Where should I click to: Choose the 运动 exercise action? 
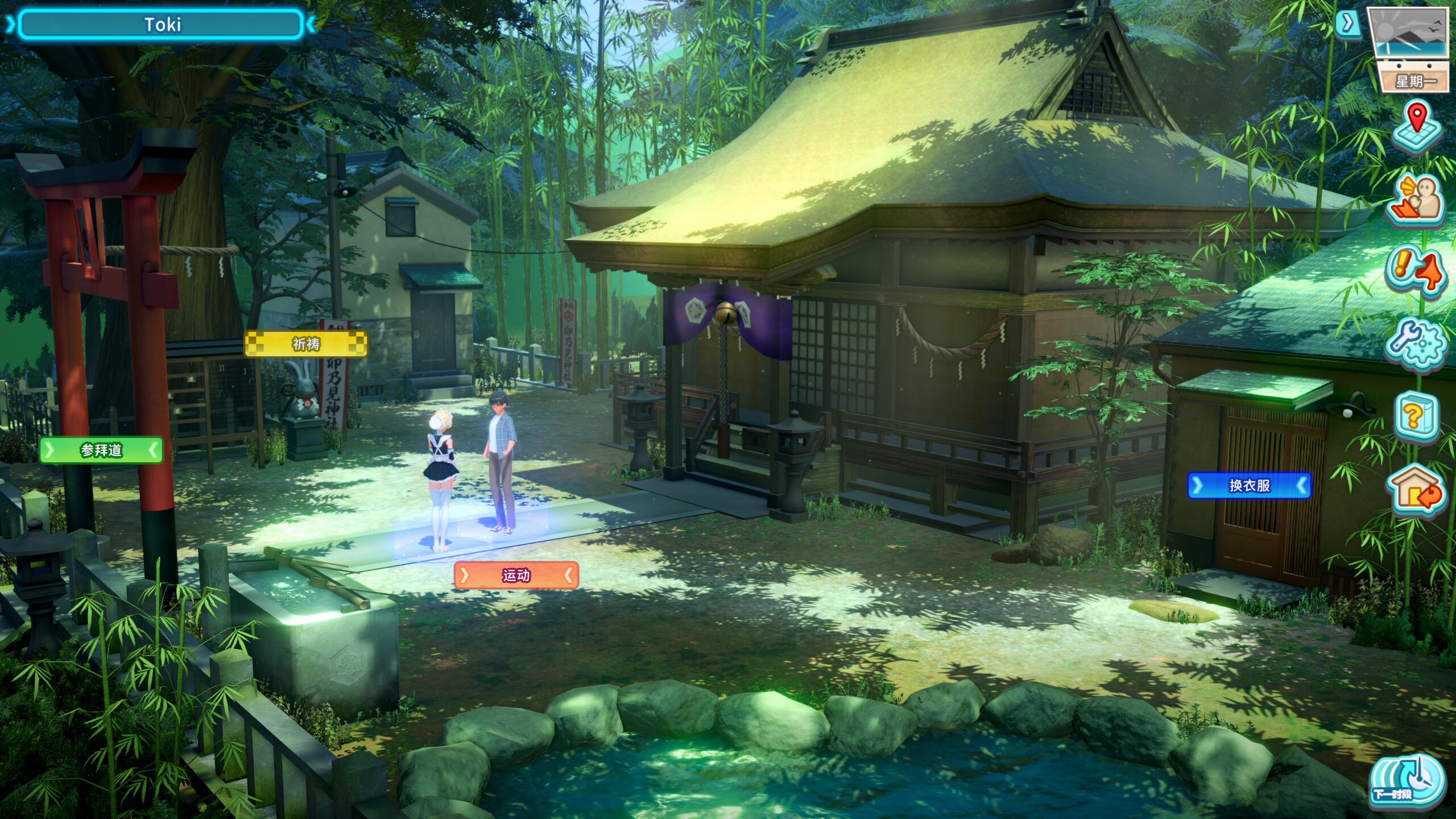516,576
